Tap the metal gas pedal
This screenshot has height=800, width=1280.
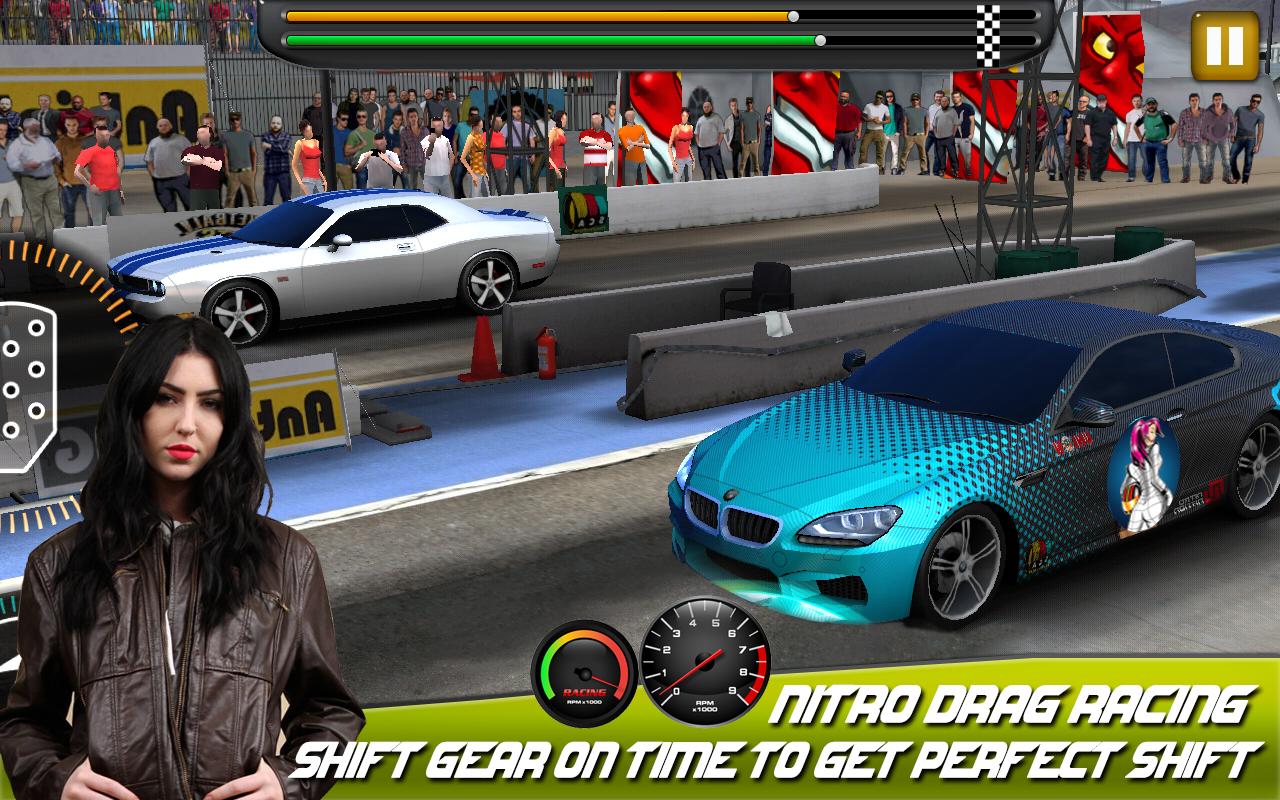(x=24, y=383)
